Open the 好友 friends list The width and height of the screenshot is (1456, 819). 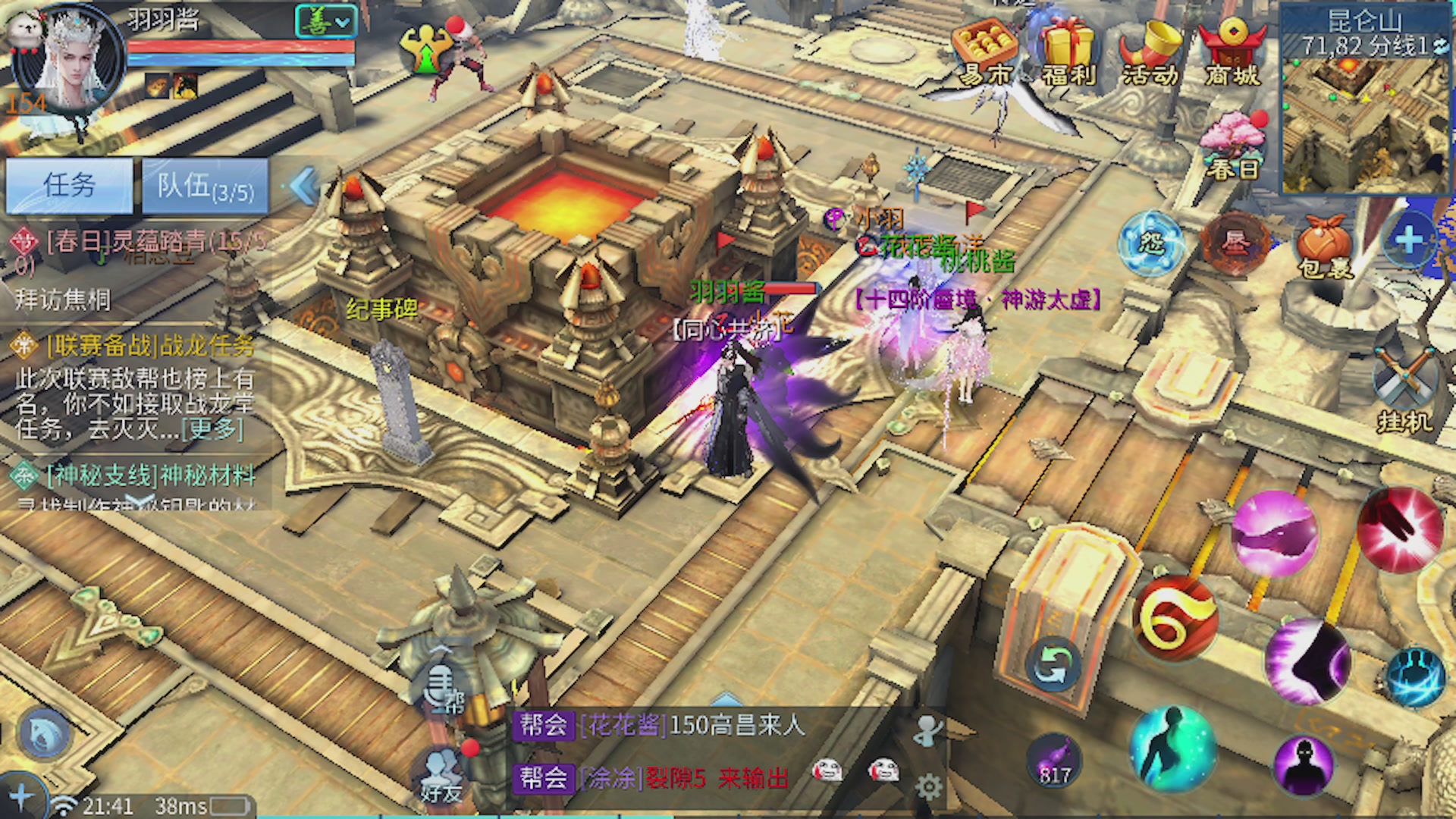pos(441,777)
